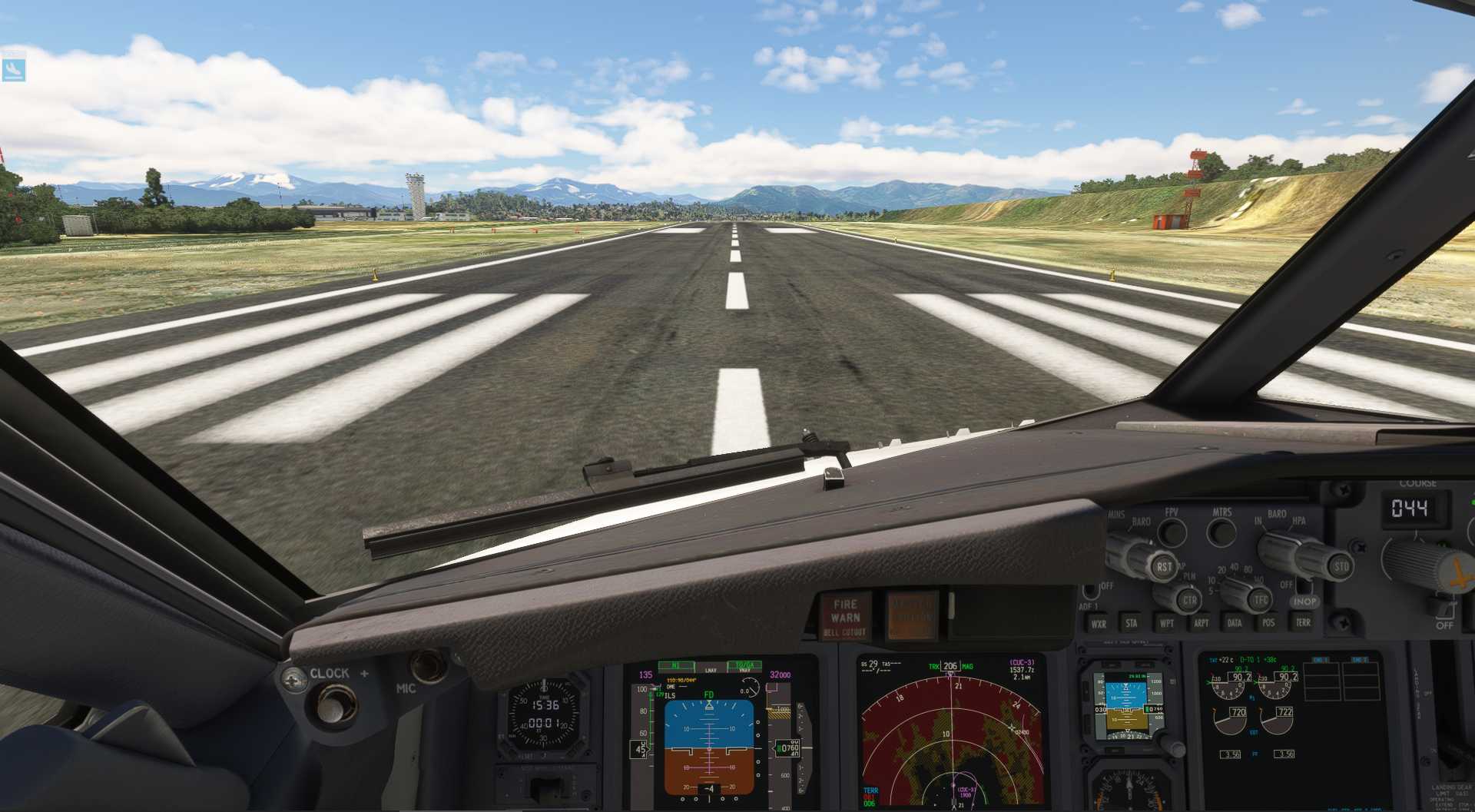Hit the RST minimums reset button
The image size is (1475, 812).
[1164, 568]
